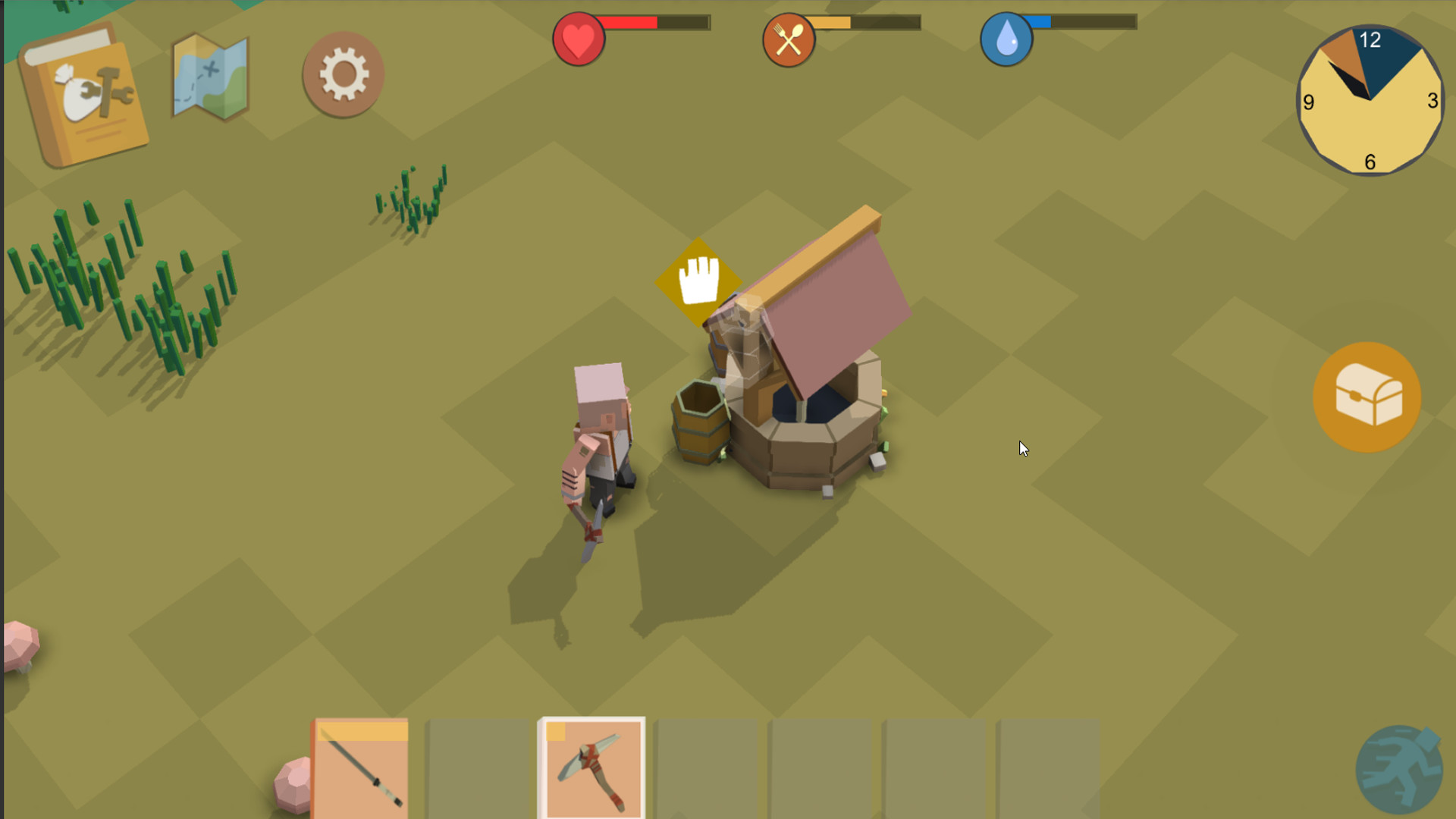Click the water droplet thirst icon
This screenshot has width=1456, height=819.
[x=1006, y=39]
